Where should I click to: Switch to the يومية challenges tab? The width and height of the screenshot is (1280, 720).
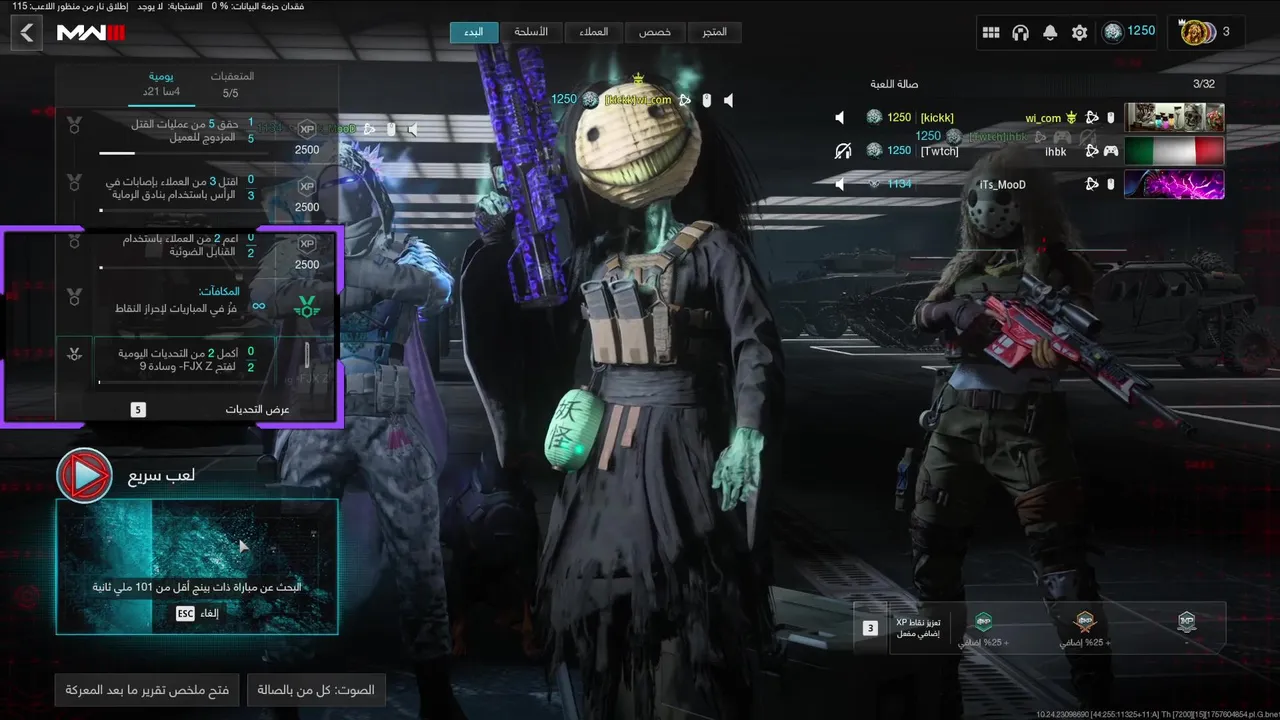click(x=161, y=84)
